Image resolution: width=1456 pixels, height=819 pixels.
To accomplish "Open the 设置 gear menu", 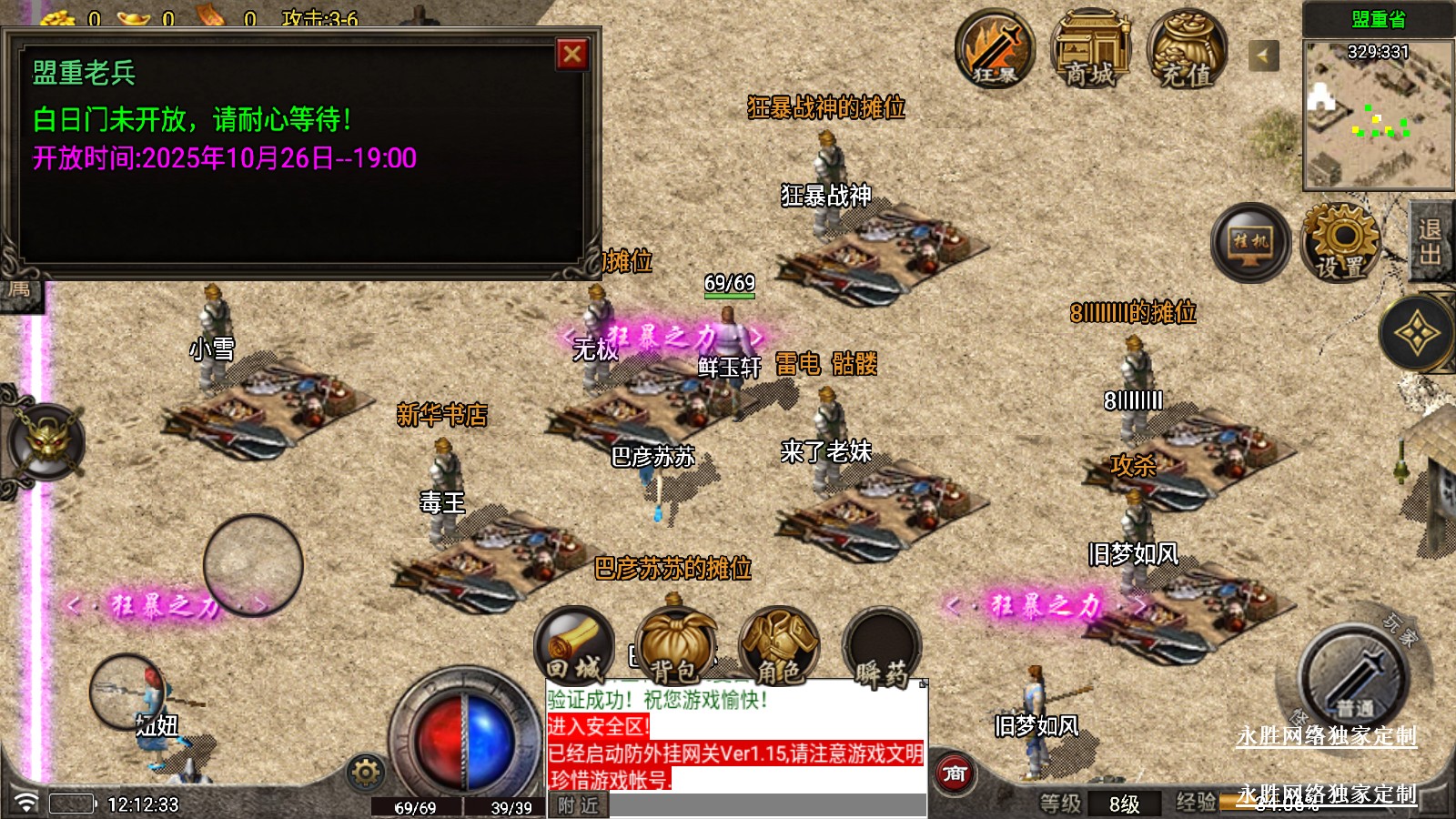I will [1340, 242].
